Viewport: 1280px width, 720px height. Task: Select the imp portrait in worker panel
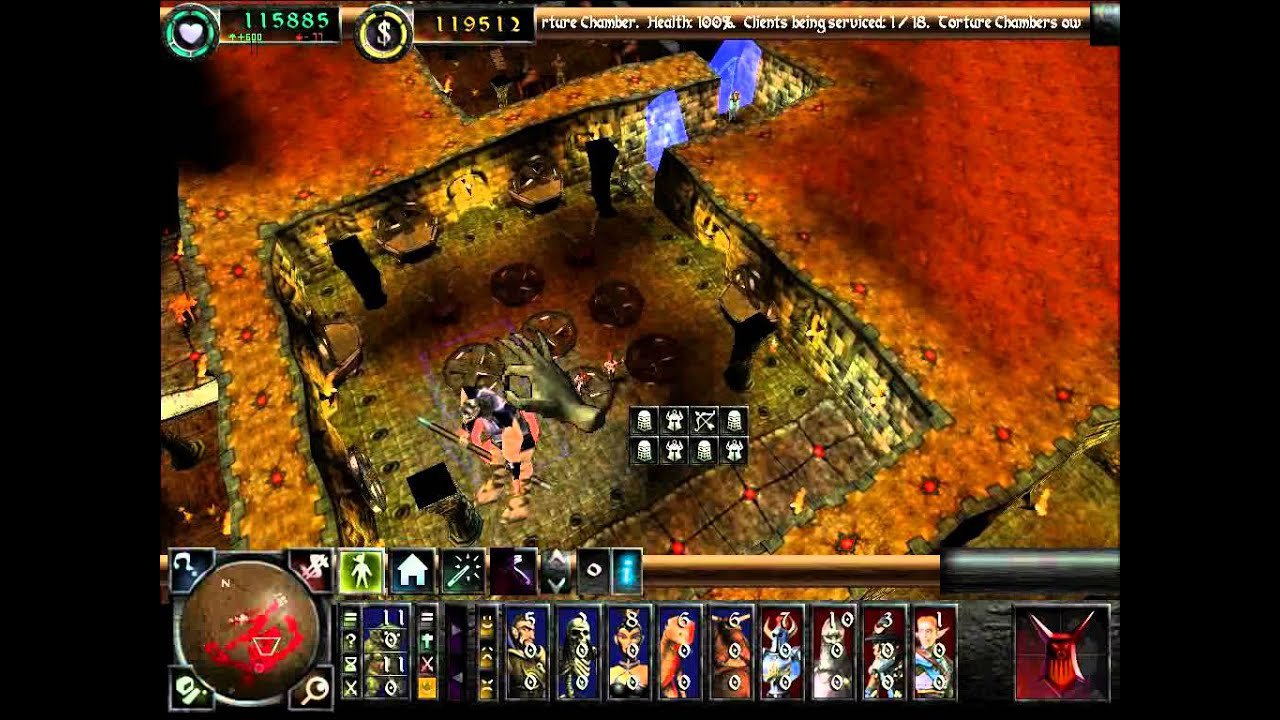[386, 652]
